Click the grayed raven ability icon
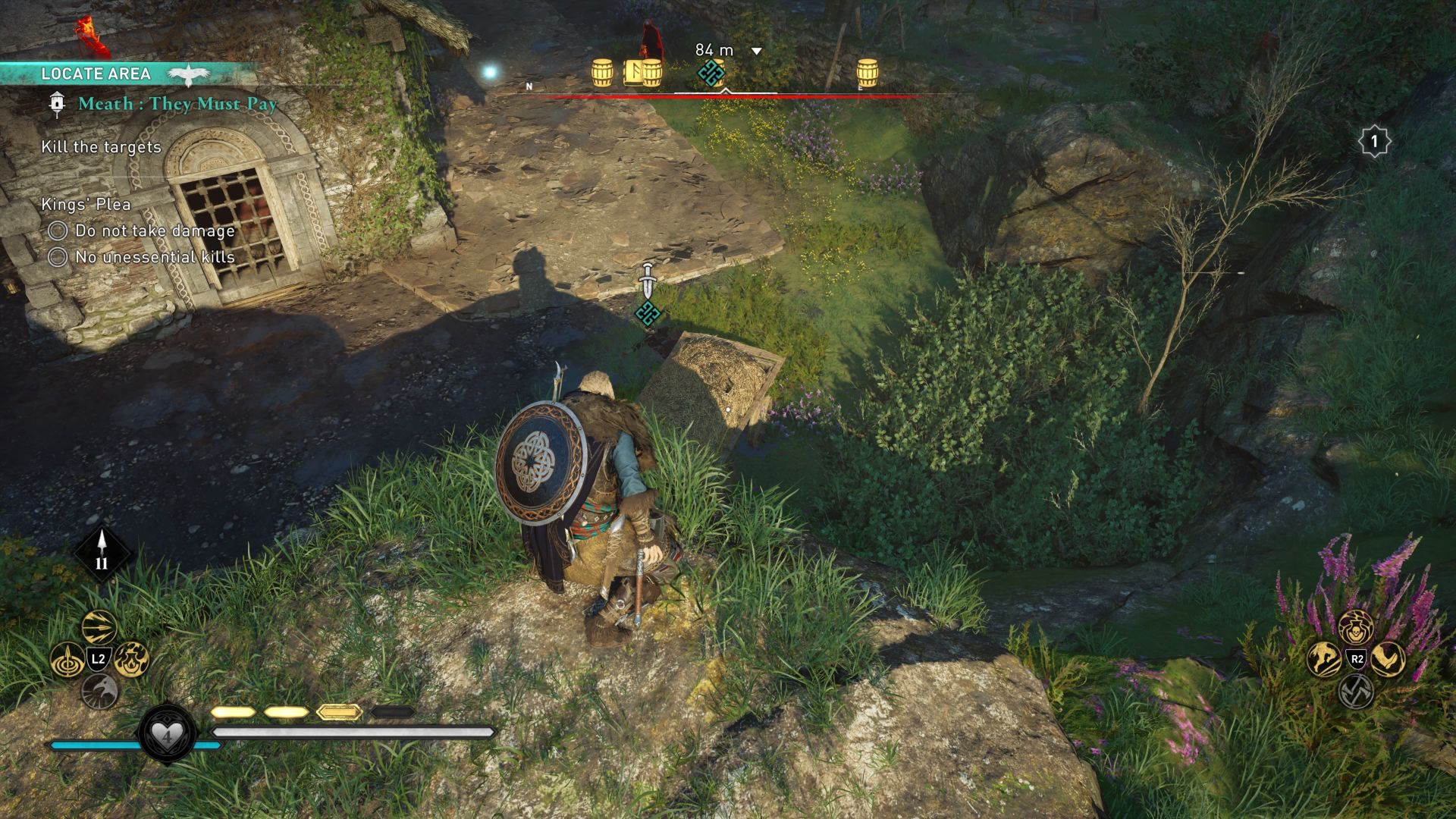The width and height of the screenshot is (1456, 819). [99, 691]
